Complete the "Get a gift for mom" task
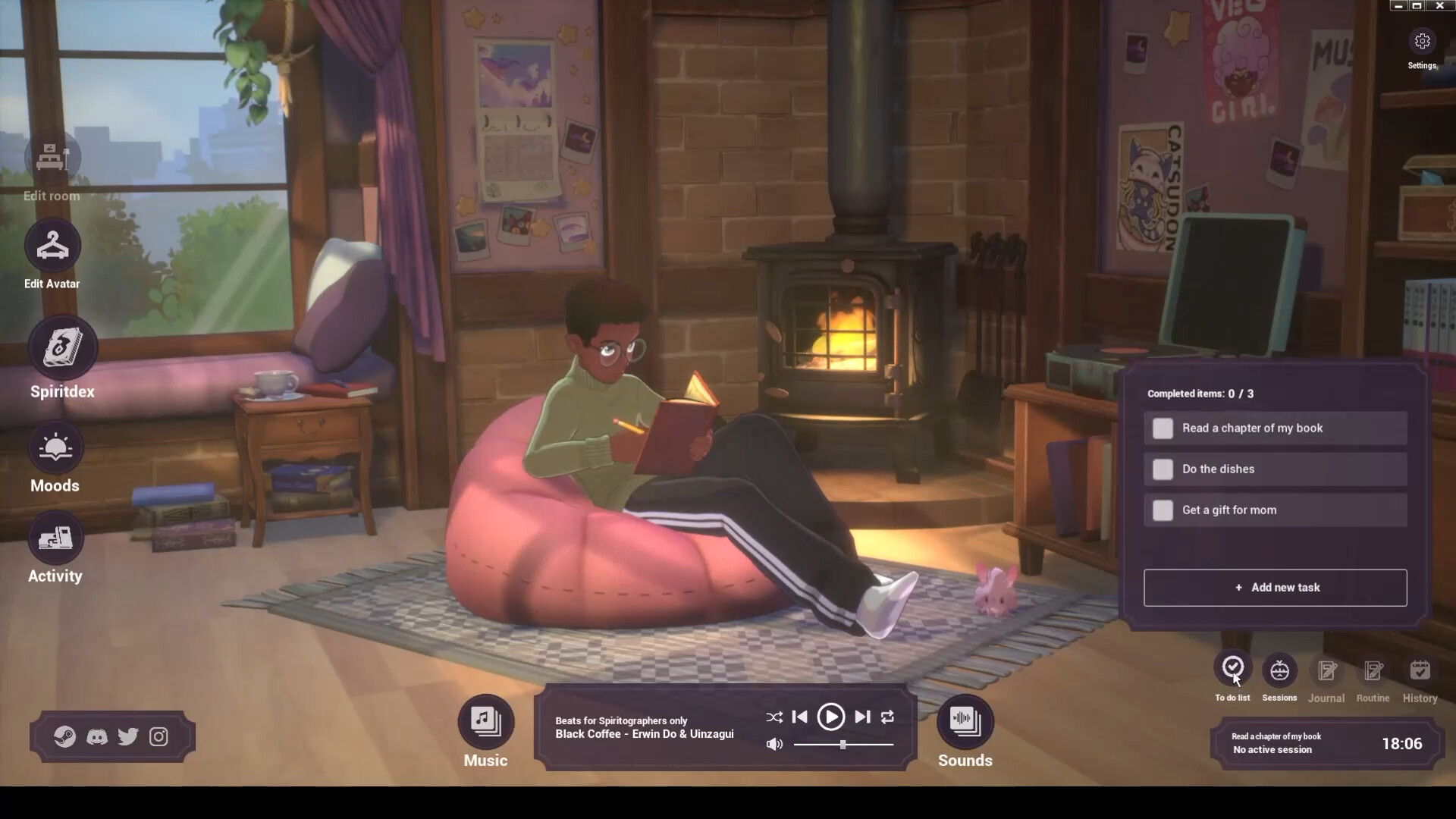This screenshot has width=1456, height=819. coord(1163,510)
